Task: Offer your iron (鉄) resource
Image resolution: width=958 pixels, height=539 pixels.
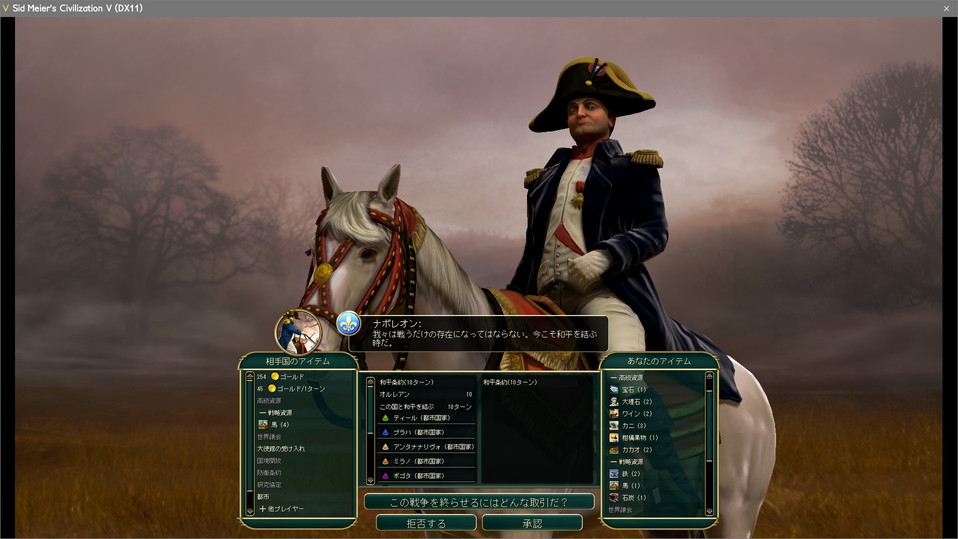Action: [x=630, y=473]
